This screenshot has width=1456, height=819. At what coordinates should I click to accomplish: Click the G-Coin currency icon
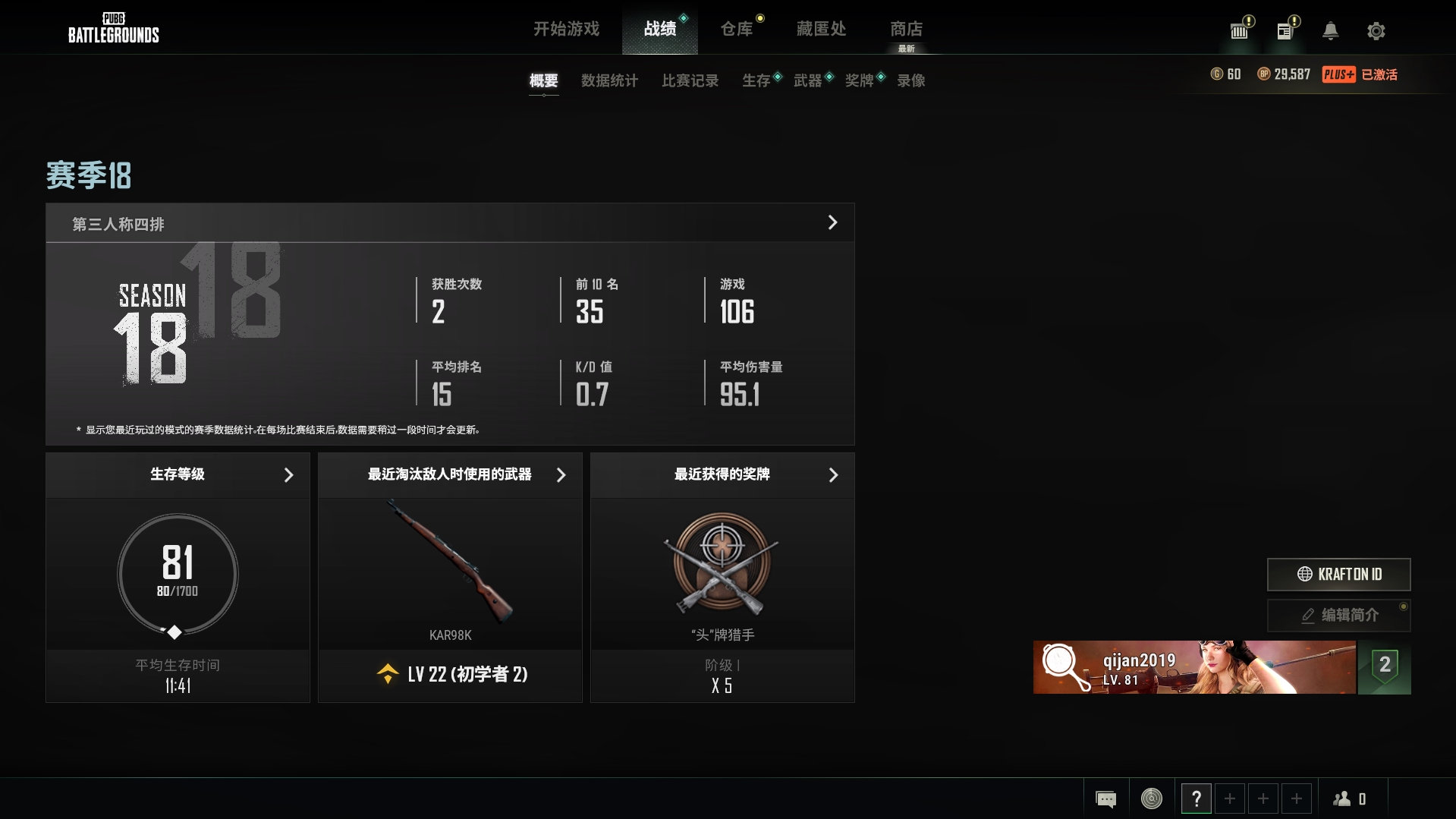click(1217, 74)
